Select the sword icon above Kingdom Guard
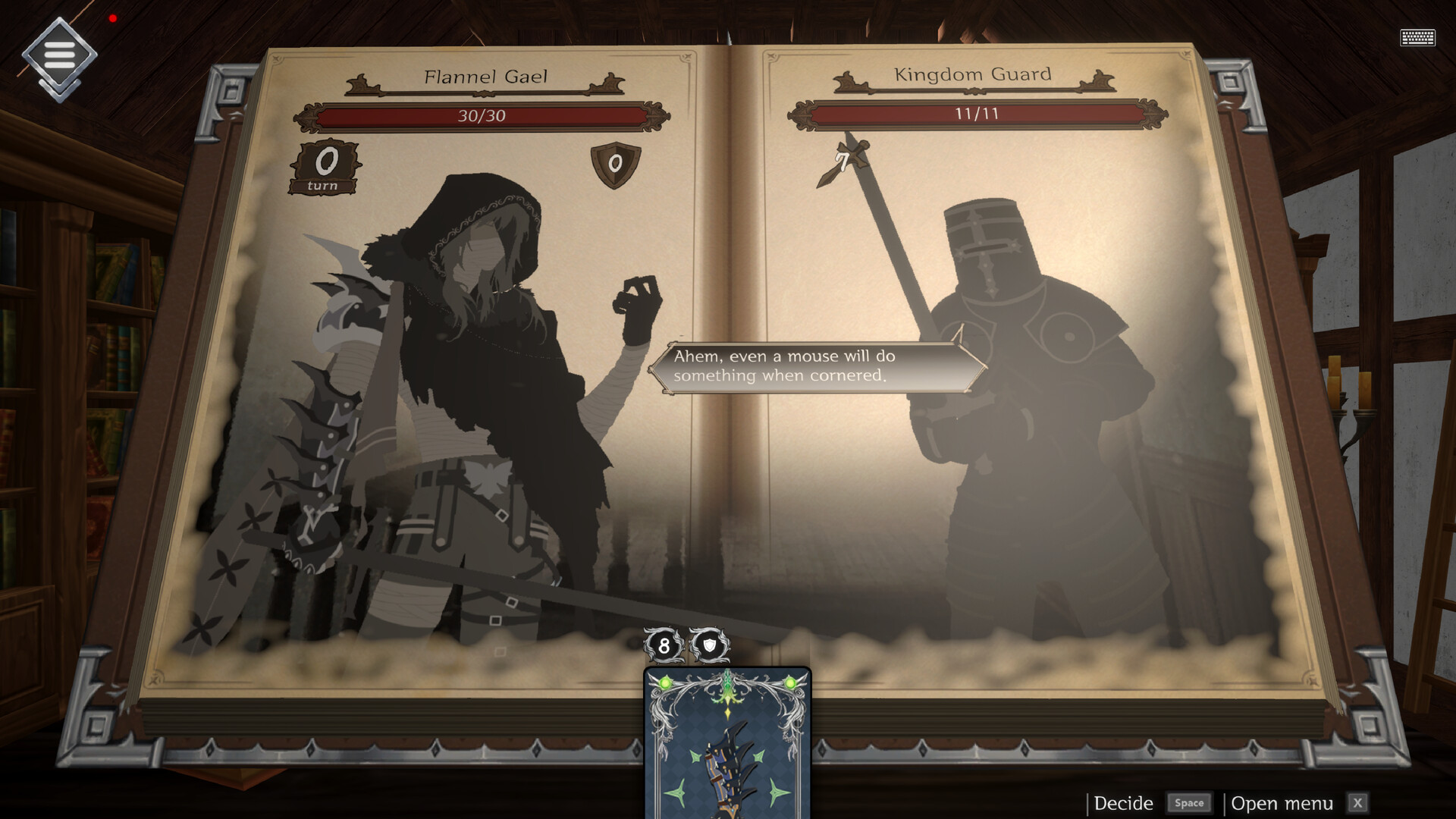 [x=844, y=159]
